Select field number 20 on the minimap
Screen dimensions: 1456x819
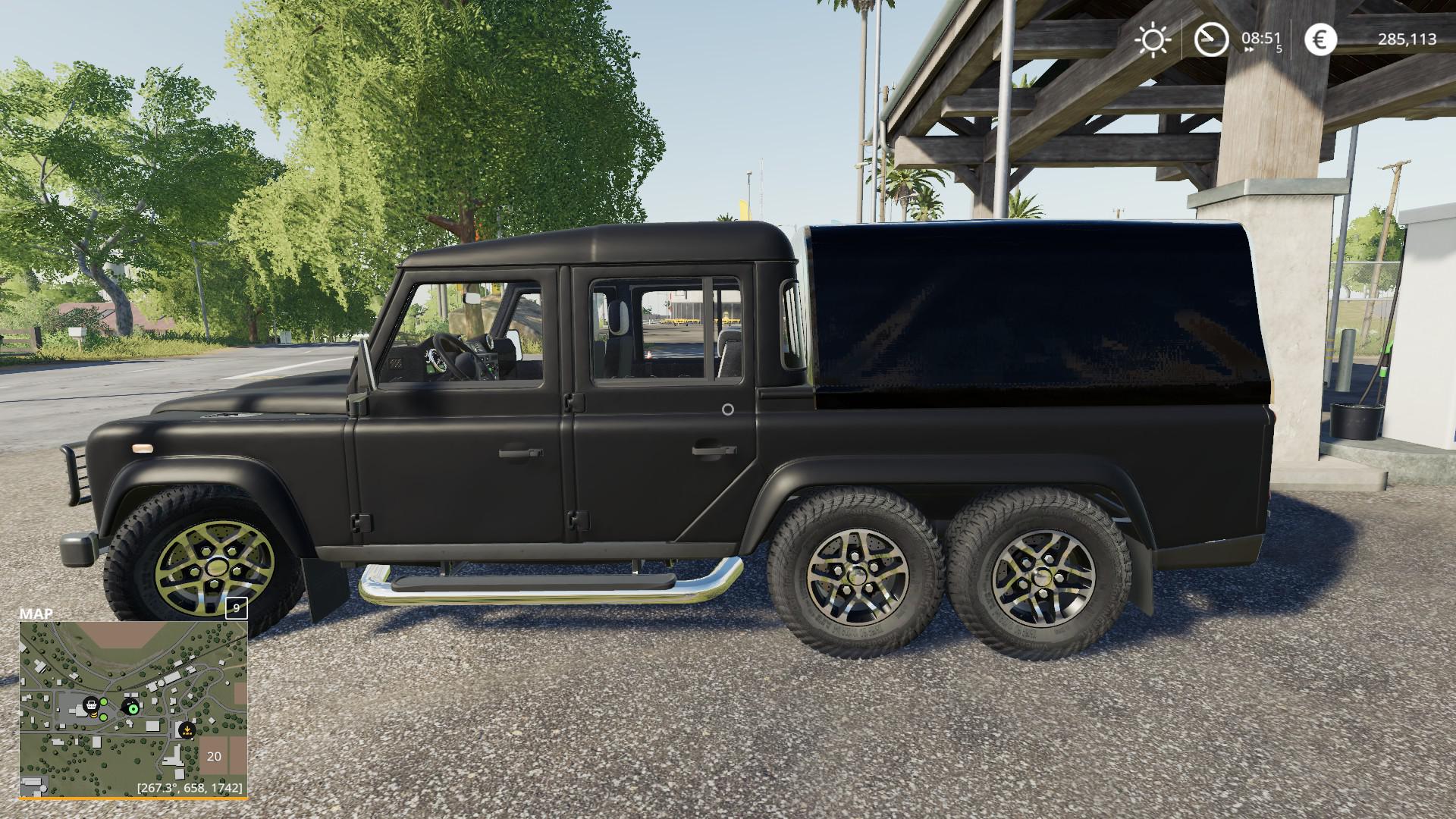tap(214, 756)
